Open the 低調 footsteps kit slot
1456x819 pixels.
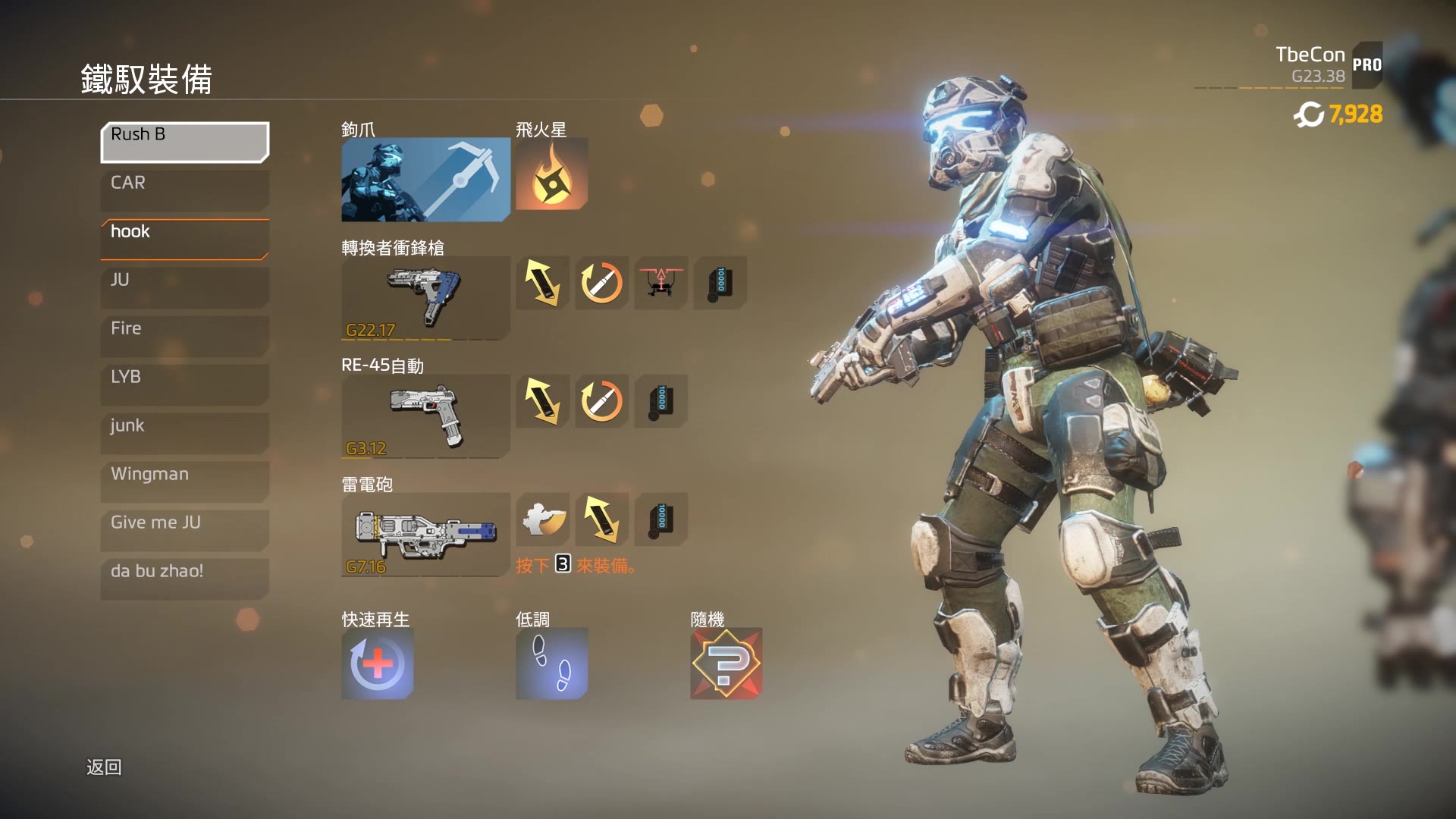[551, 664]
